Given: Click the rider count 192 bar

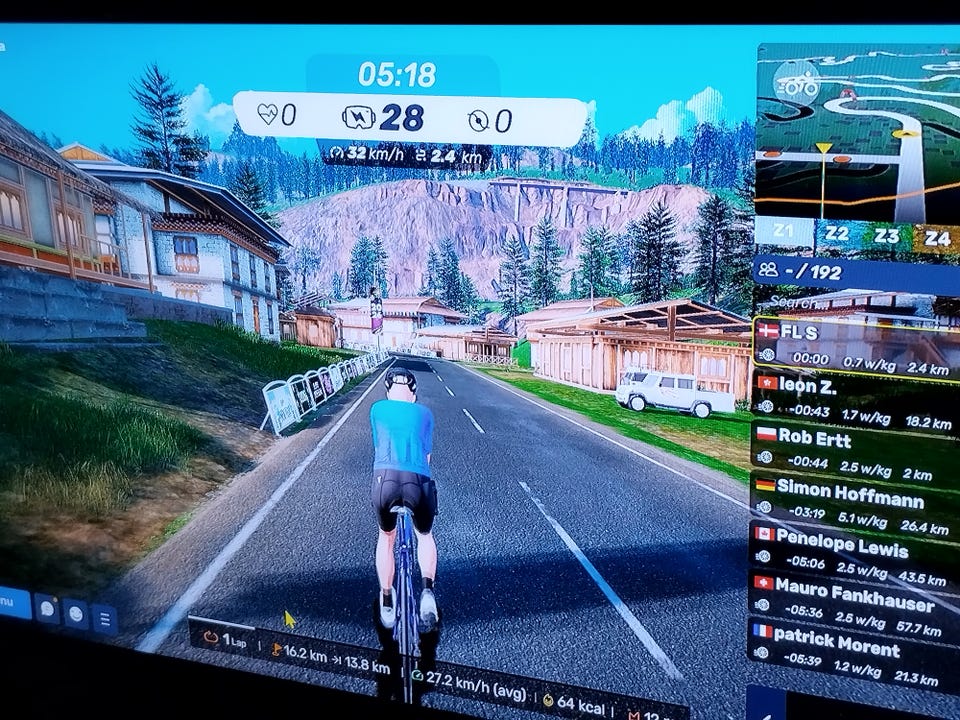Looking at the screenshot, I should [x=855, y=270].
